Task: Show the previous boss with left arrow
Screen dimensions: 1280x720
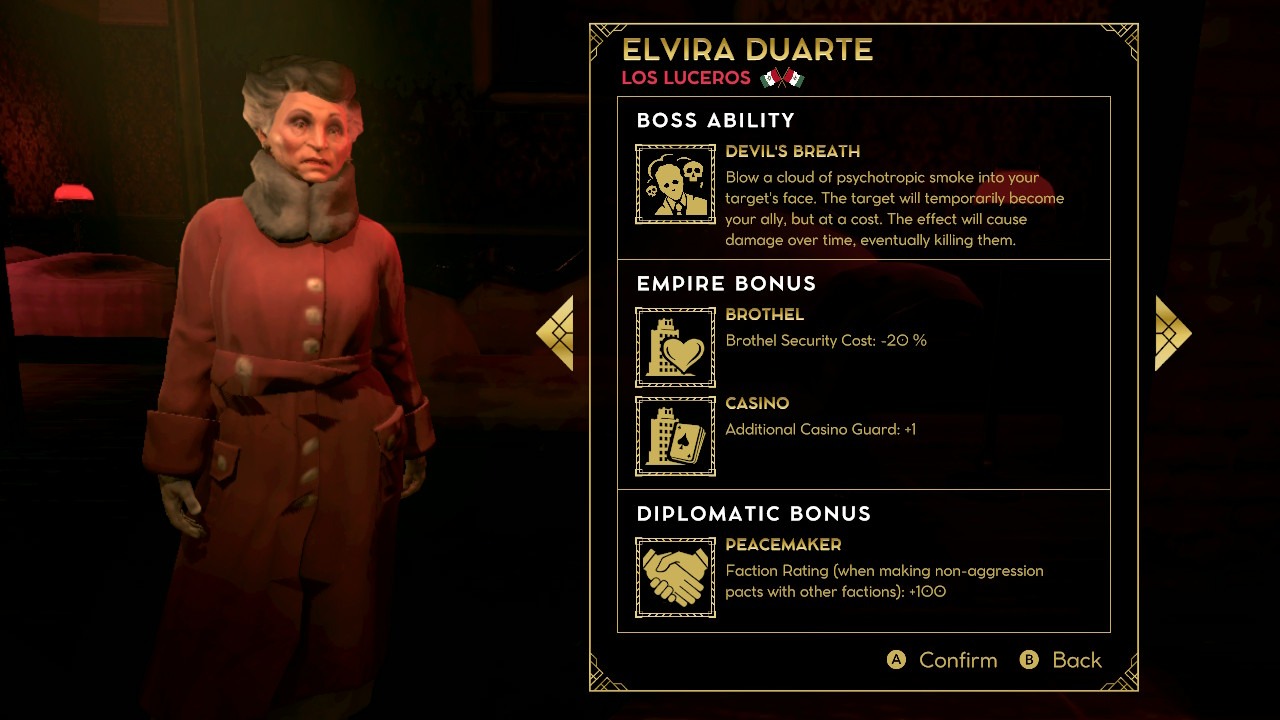Action: 556,333
